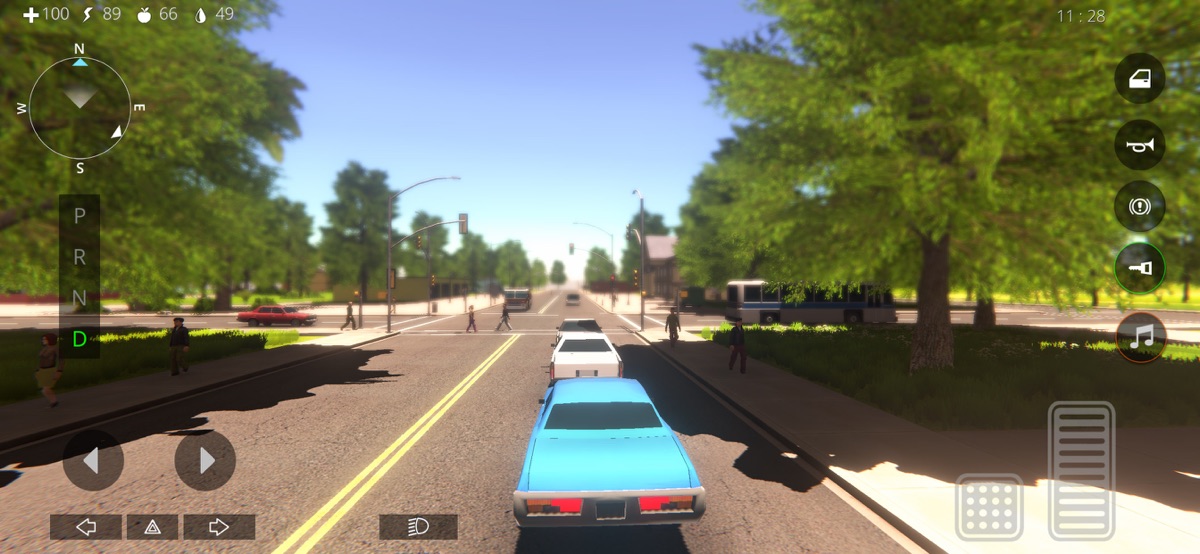Shift the gear selector to P
The image size is (1200, 554).
pos(80,215)
